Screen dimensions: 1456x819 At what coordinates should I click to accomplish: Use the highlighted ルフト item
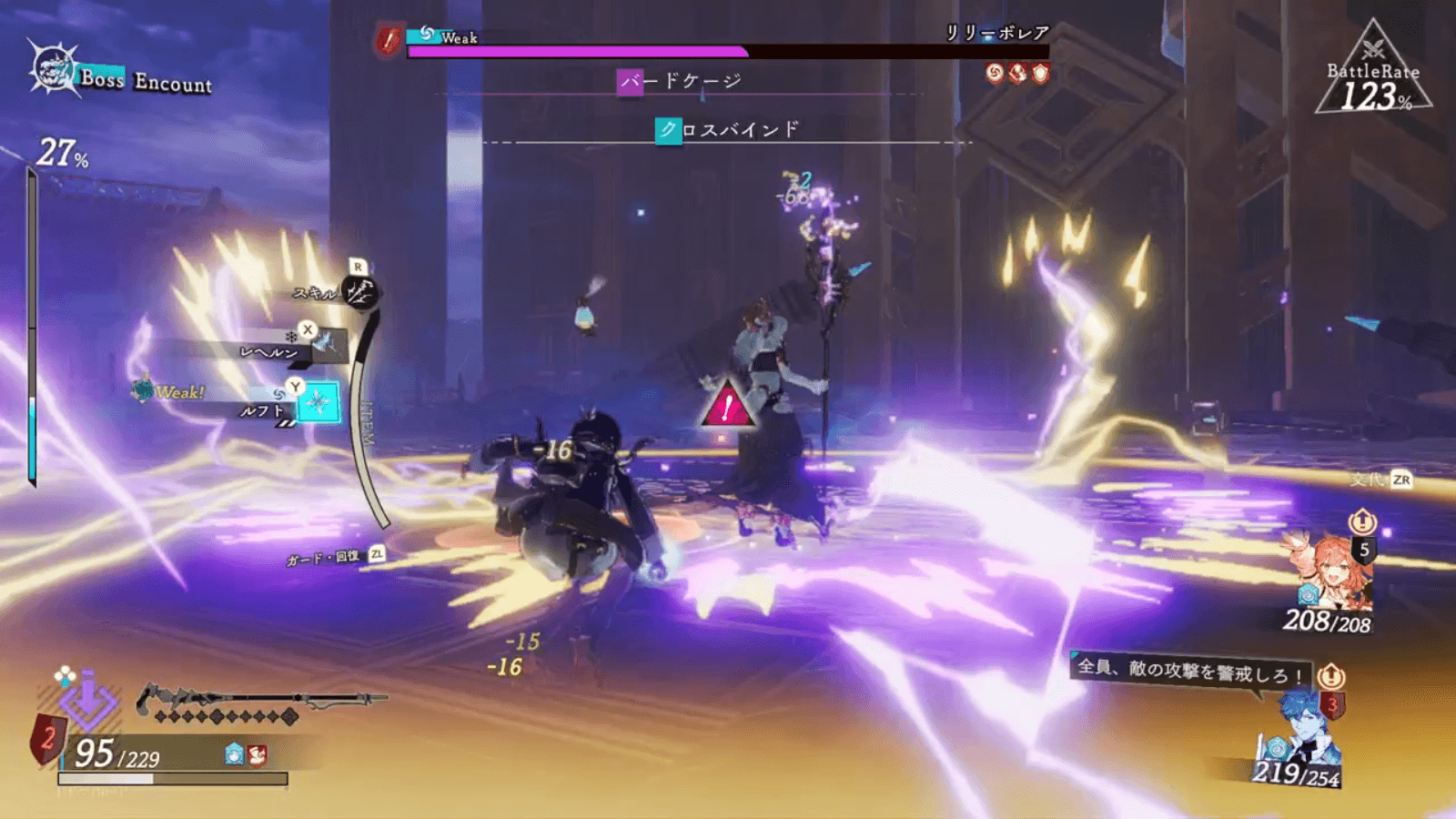click(x=318, y=402)
